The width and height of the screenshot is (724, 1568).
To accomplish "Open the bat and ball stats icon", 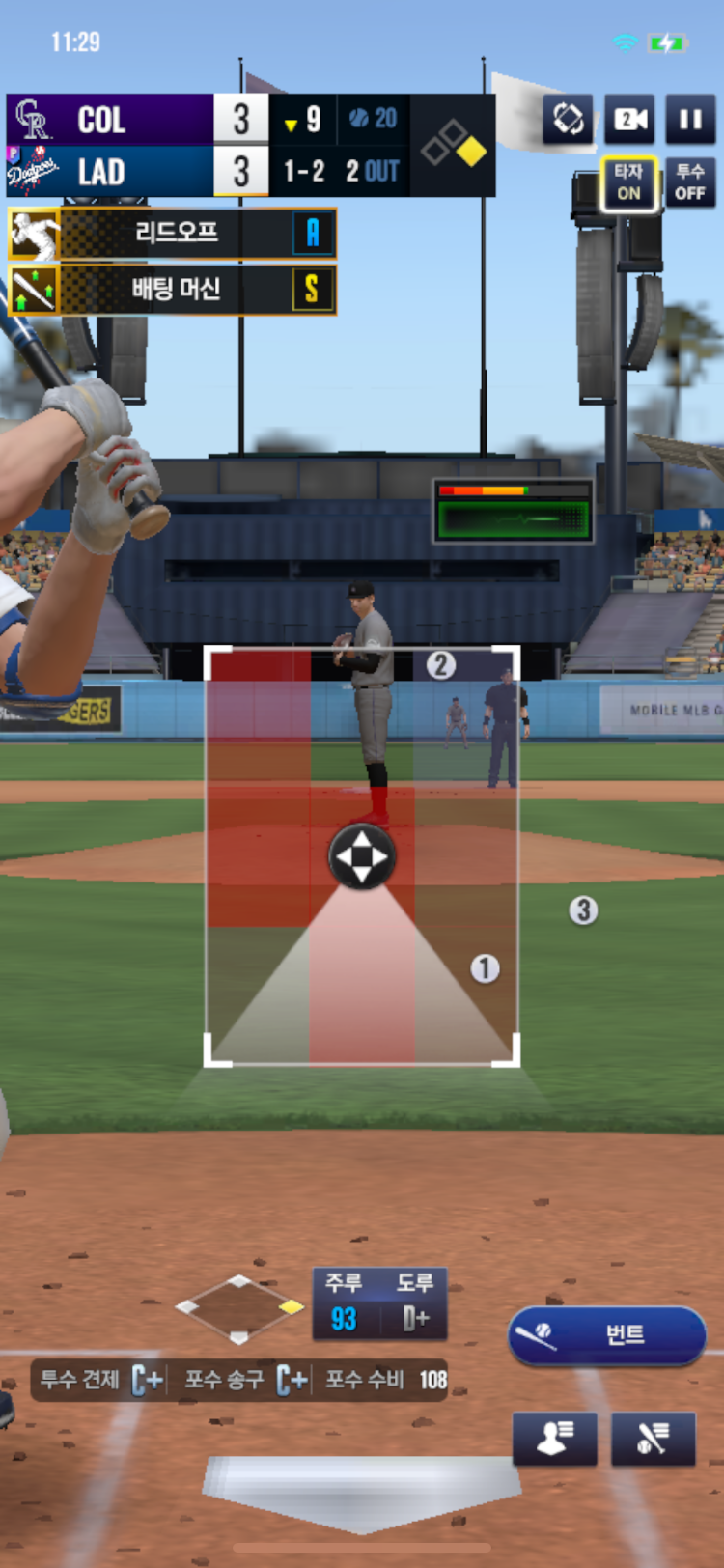I will (654, 1439).
